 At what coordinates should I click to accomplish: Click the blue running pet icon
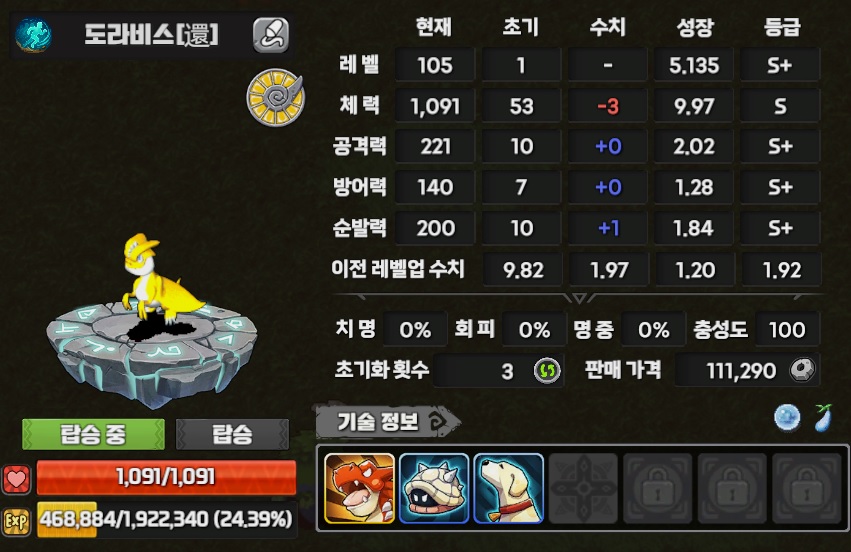pyautogui.click(x=33, y=35)
